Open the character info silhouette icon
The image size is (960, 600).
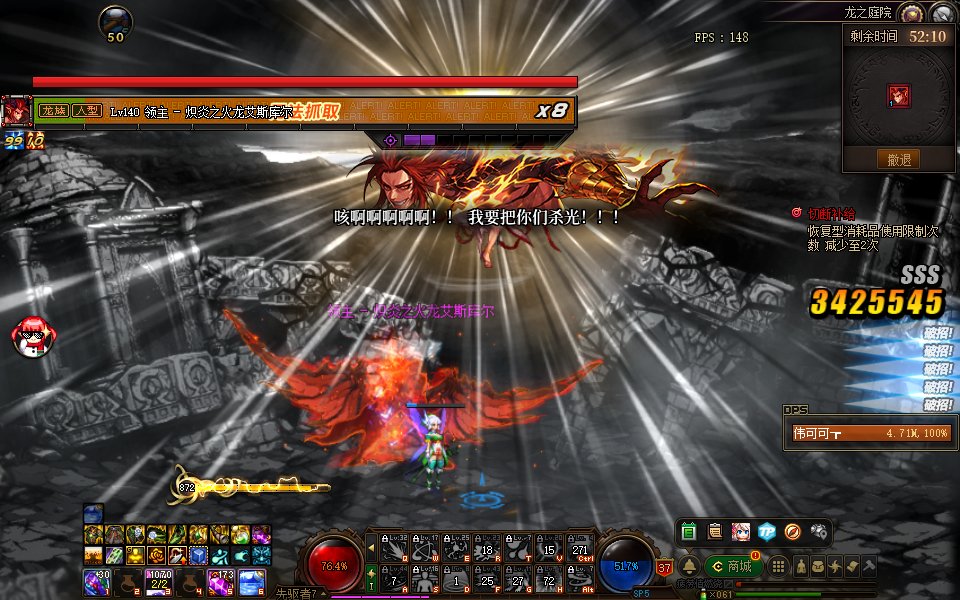click(x=802, y=566)
